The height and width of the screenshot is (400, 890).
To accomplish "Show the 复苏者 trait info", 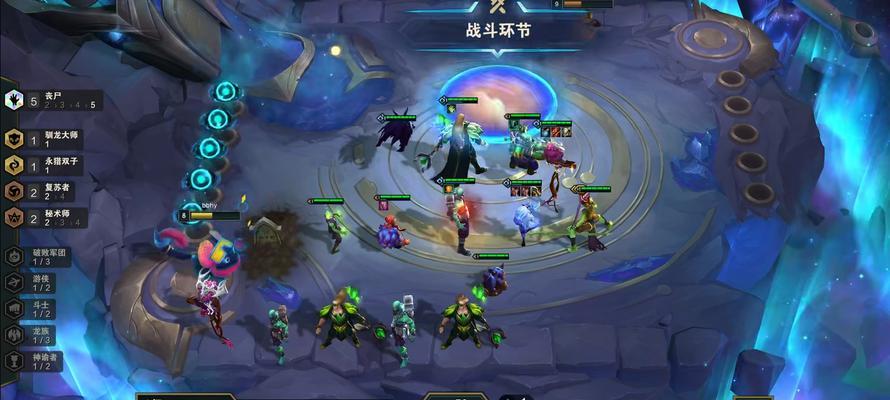I will pyautogui.click(x=50, y=191).
